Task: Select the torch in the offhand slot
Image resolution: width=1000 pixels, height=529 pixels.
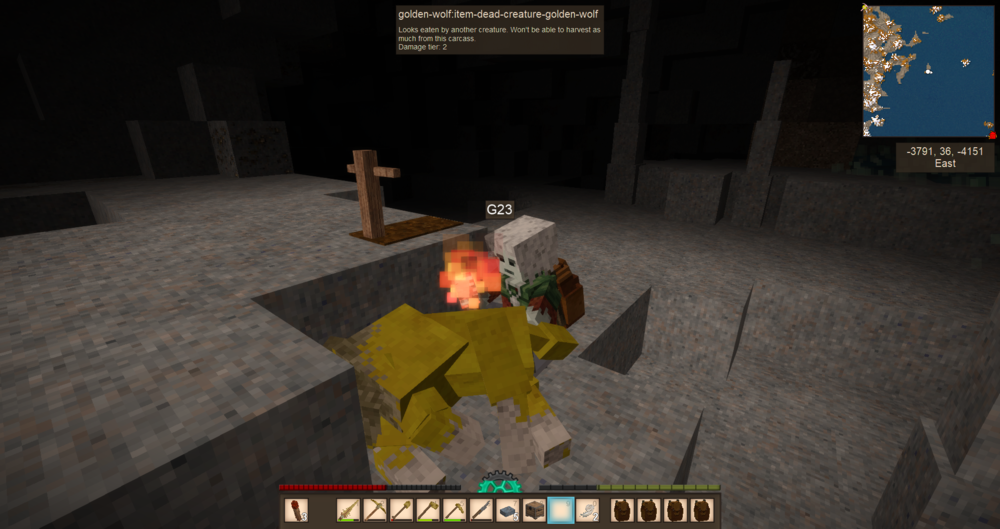Action: click(x=296, y=510)
